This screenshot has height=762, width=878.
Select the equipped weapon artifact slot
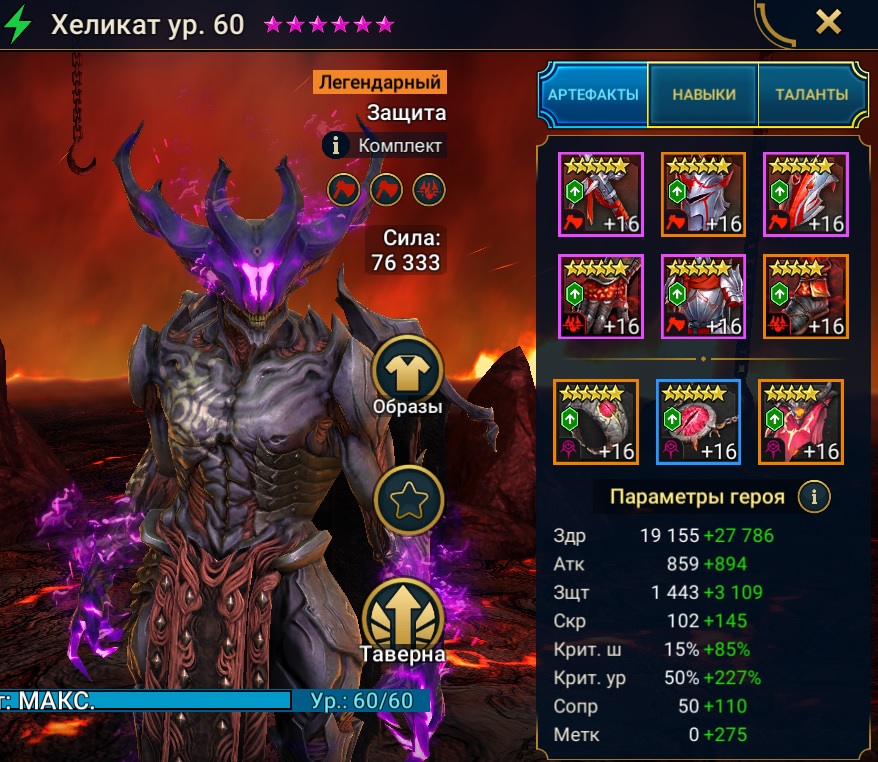tap(600, 194)
